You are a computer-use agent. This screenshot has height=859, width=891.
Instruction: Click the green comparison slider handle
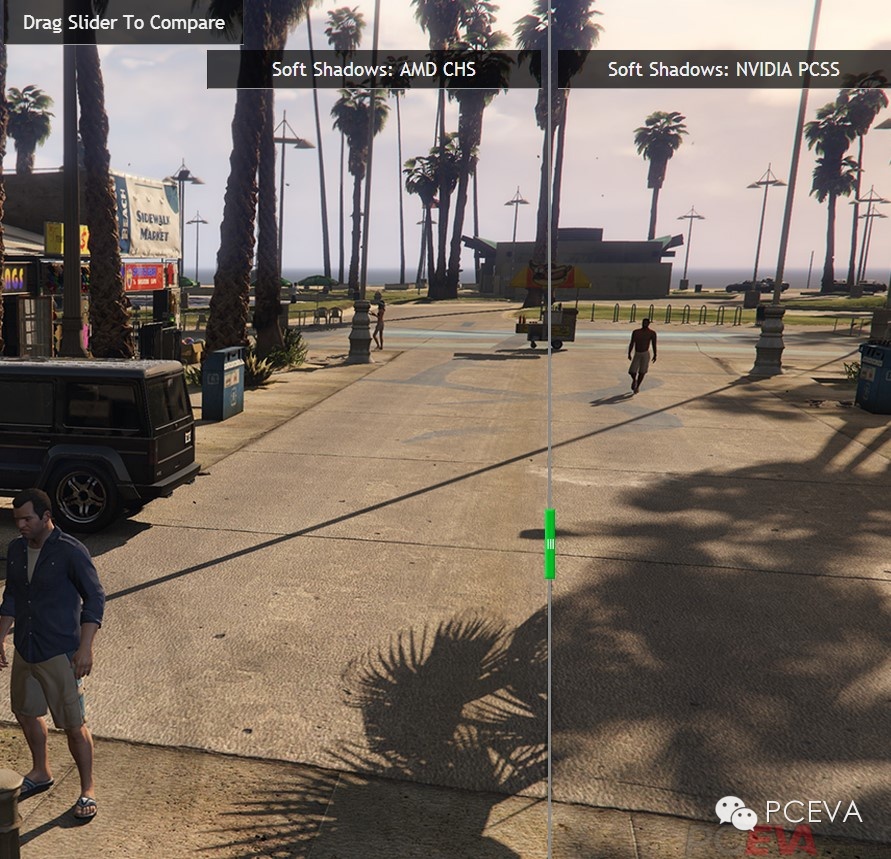pyautogui.click(x=549, y=544)
